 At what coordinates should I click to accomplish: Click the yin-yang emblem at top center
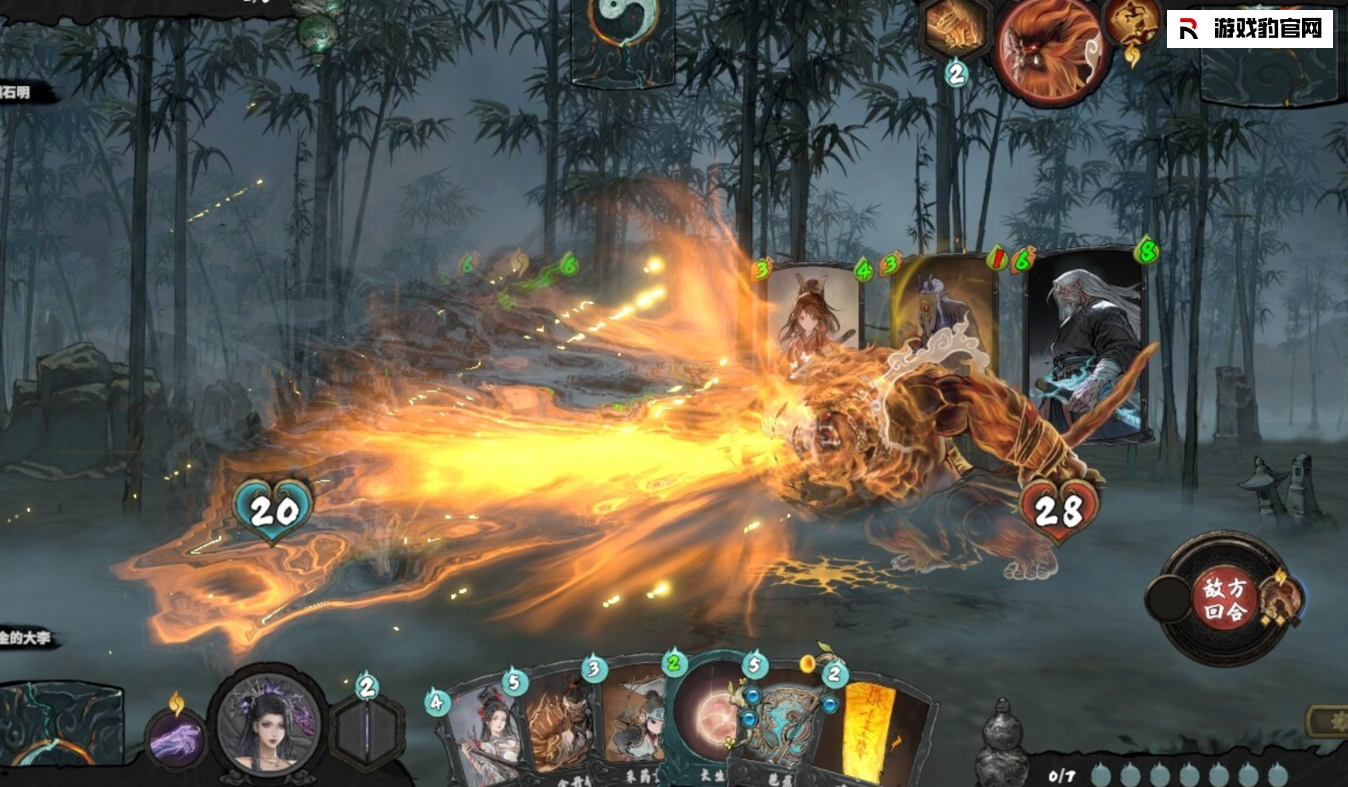coord(623,28)
